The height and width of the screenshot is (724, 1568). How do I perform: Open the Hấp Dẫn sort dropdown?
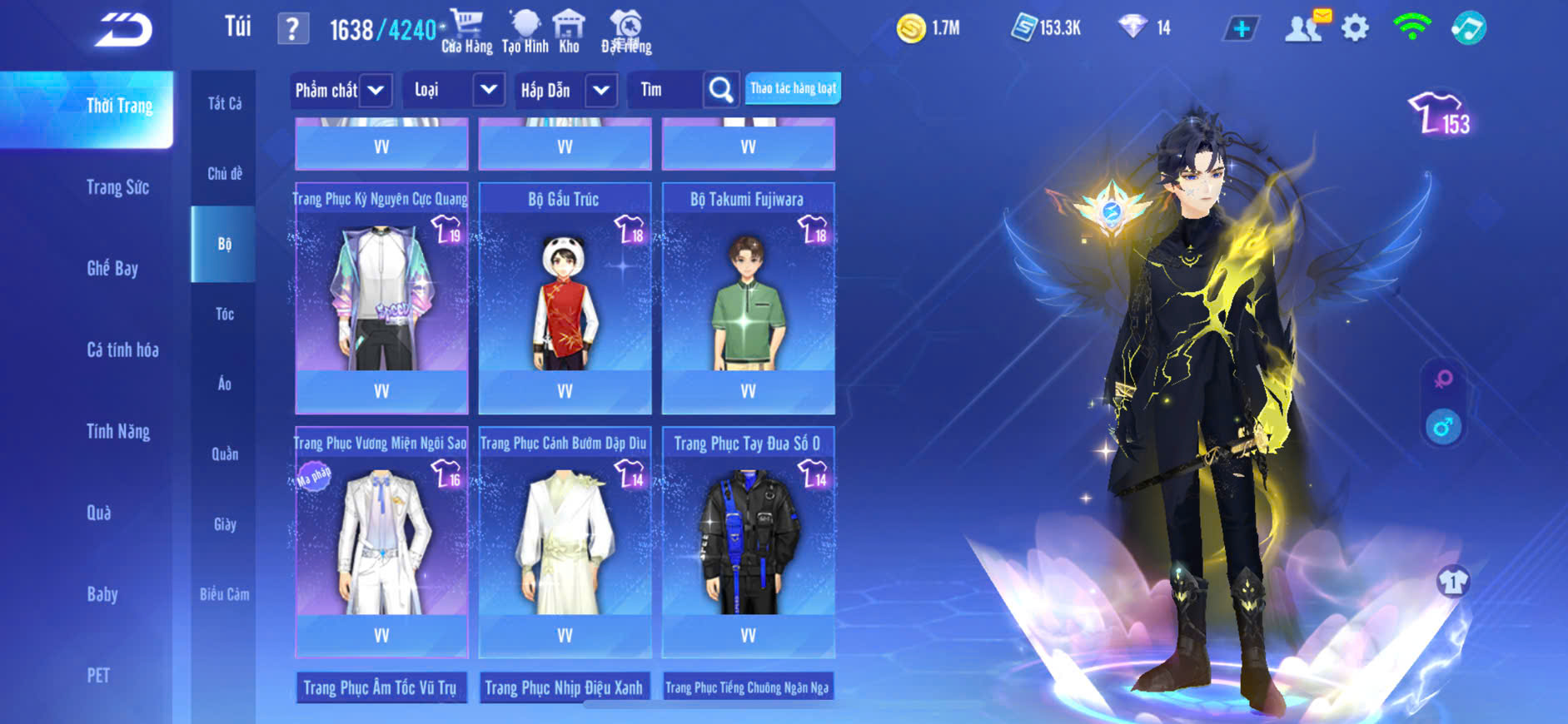click(601, 90)
